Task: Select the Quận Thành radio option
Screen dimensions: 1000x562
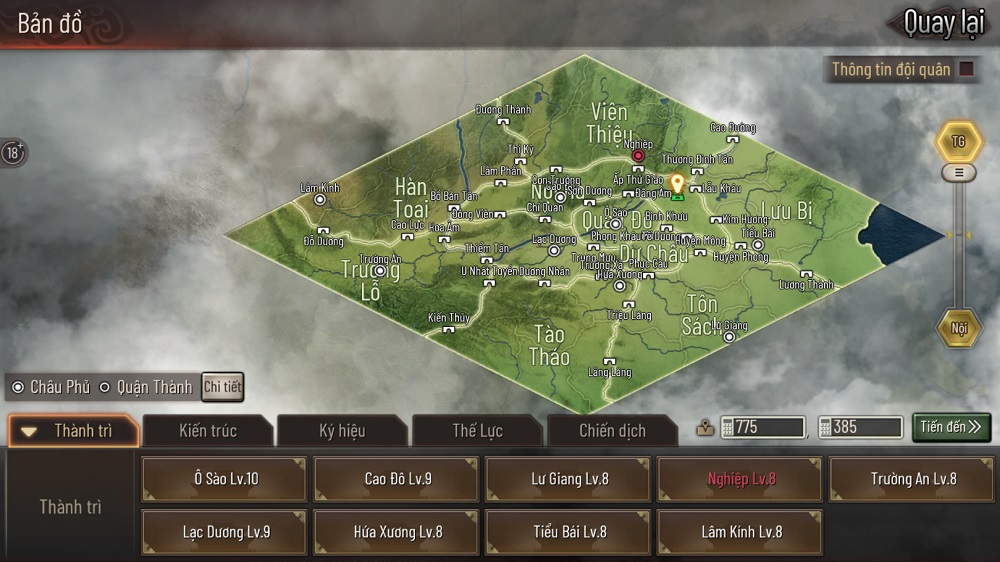Action: (105, 387)
